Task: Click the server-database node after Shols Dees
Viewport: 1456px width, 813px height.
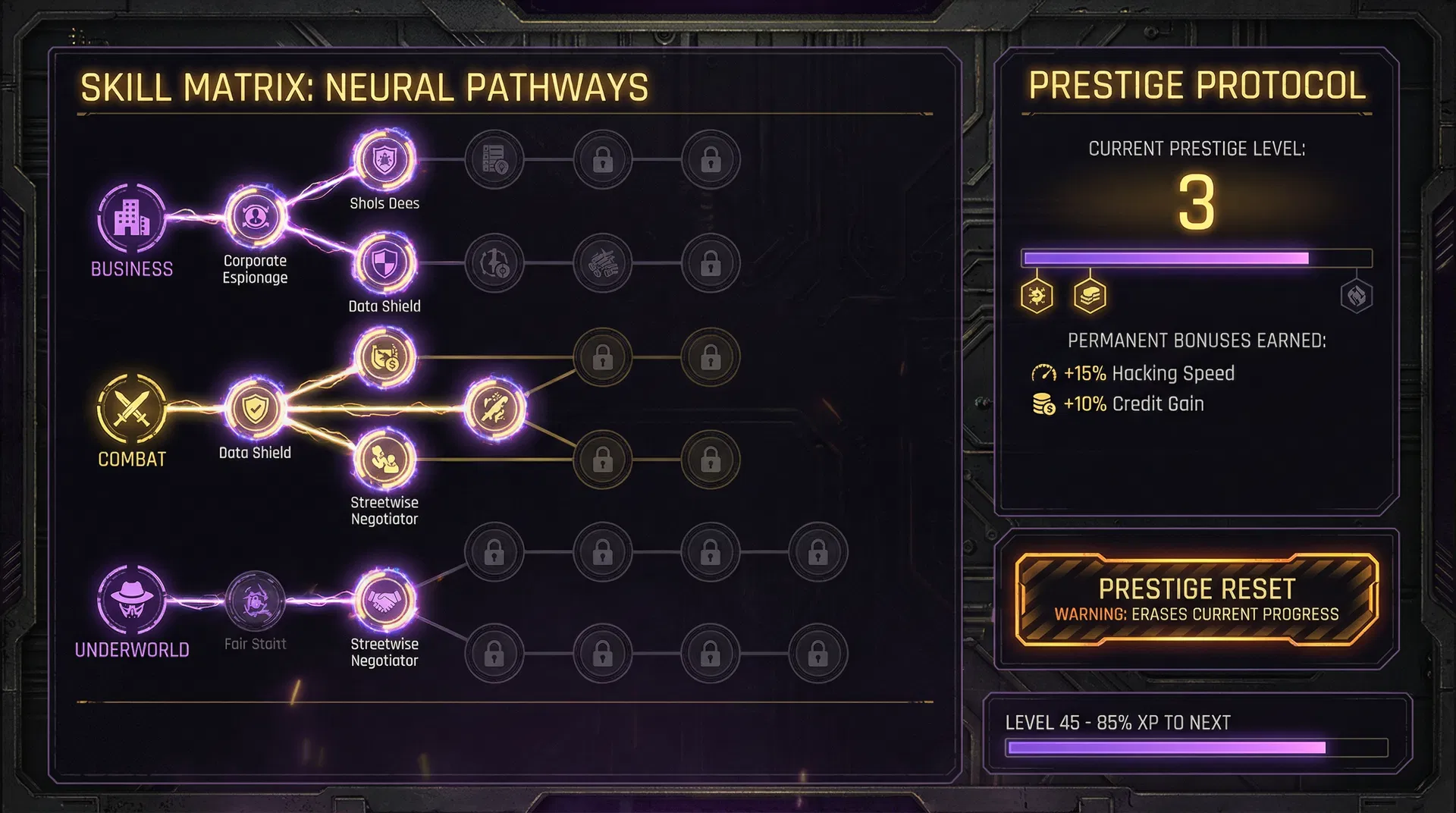Action: click(x=494, y=159)
